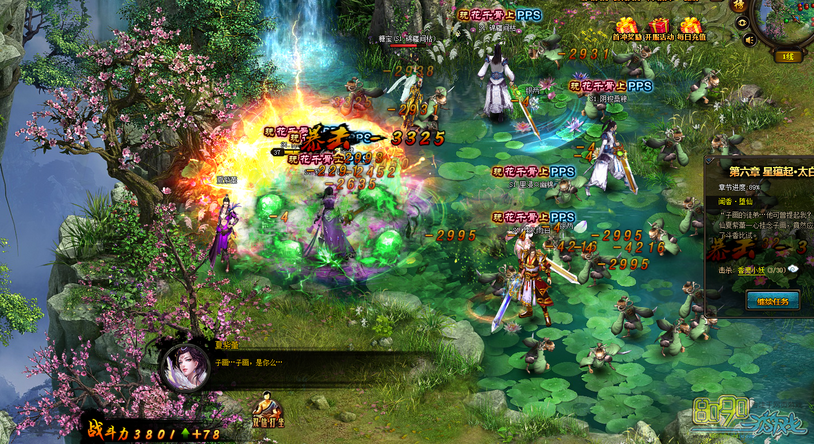Click the NPC dialogue portrait
Image resolution: width=814 pixels, height=444 pixels.
click(x=184, y=368)
